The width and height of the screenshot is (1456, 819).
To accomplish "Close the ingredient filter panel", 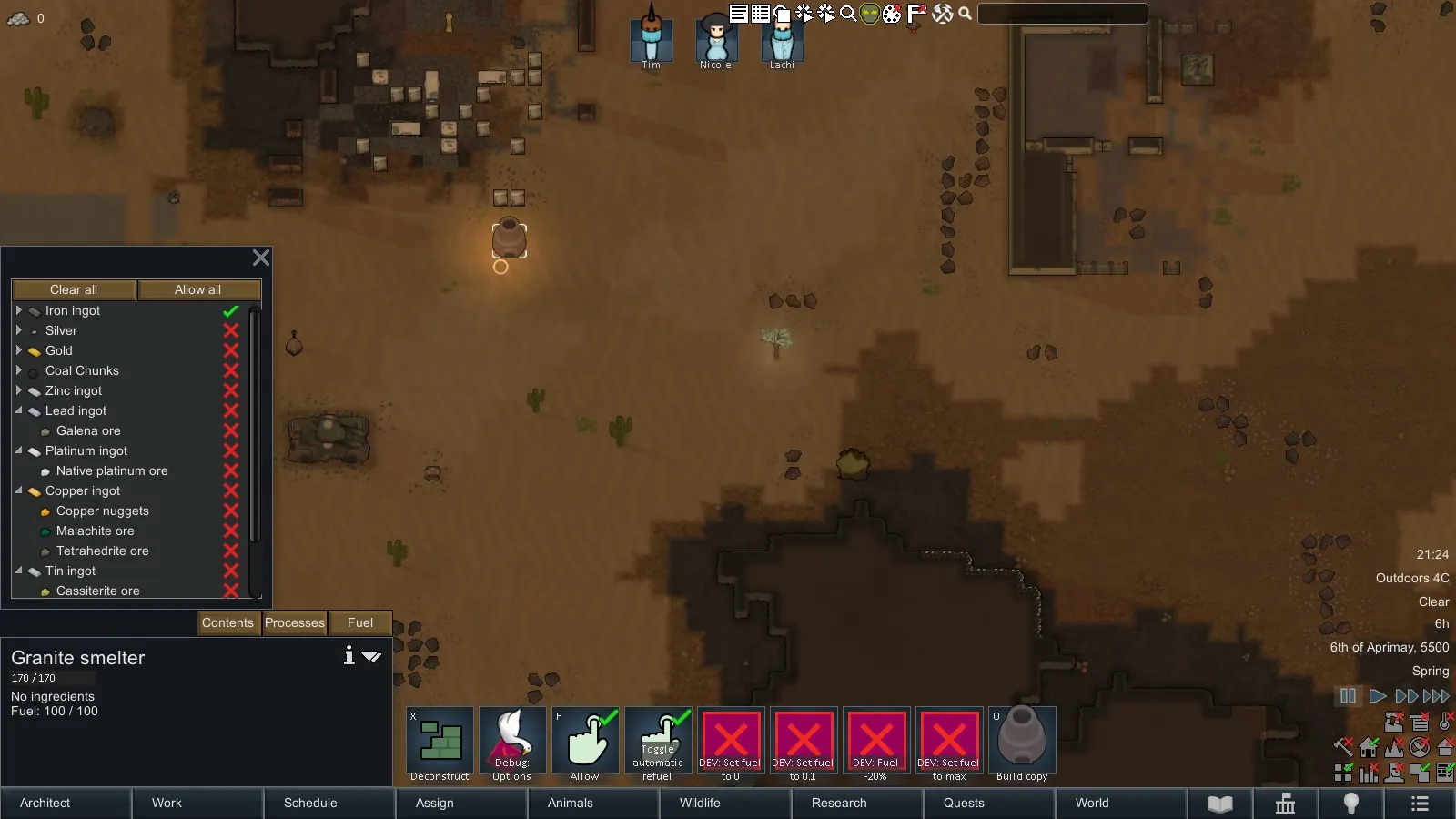I will [261, 258].
